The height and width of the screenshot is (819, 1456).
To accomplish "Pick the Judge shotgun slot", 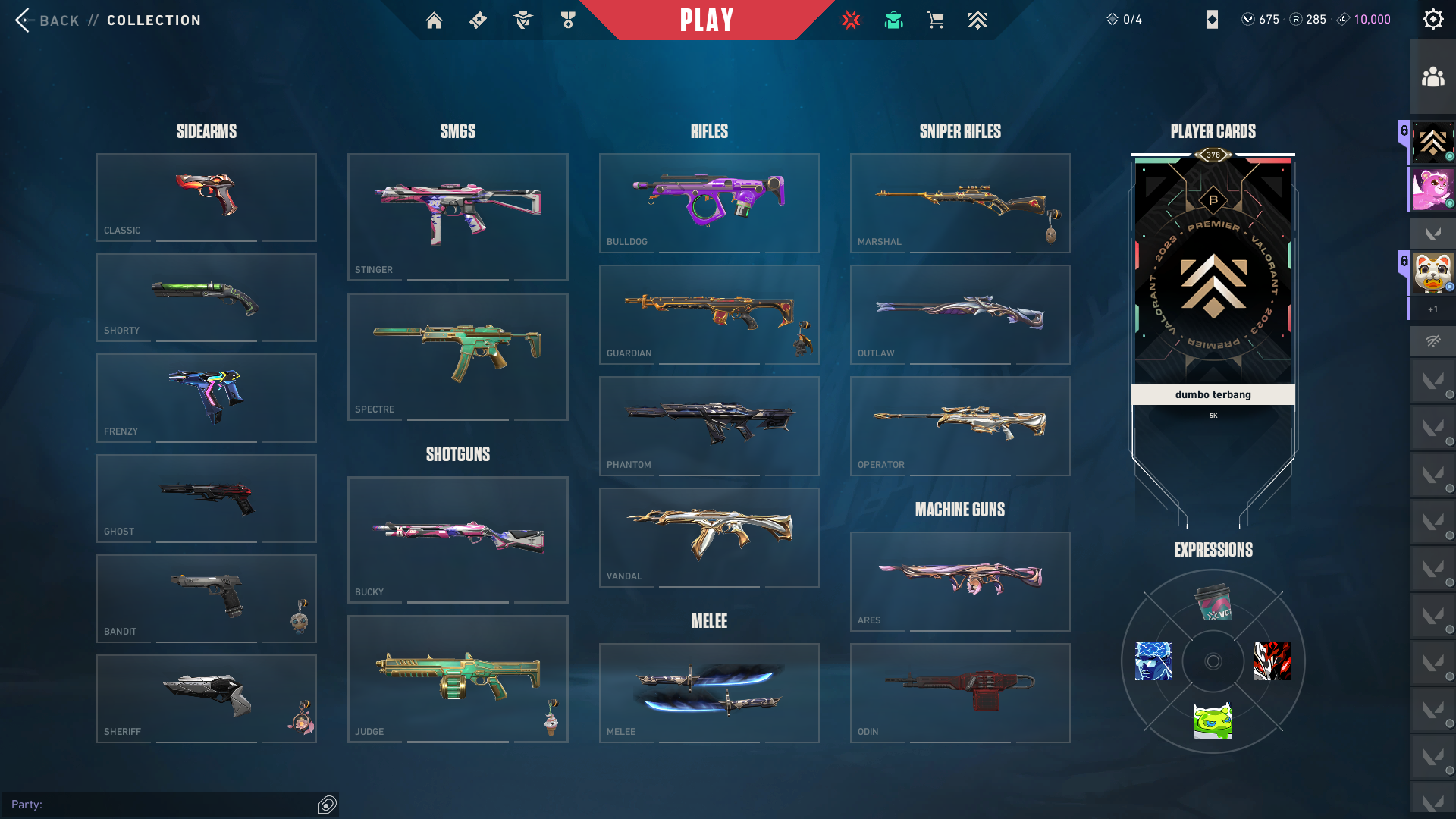I will click(457, 679).
